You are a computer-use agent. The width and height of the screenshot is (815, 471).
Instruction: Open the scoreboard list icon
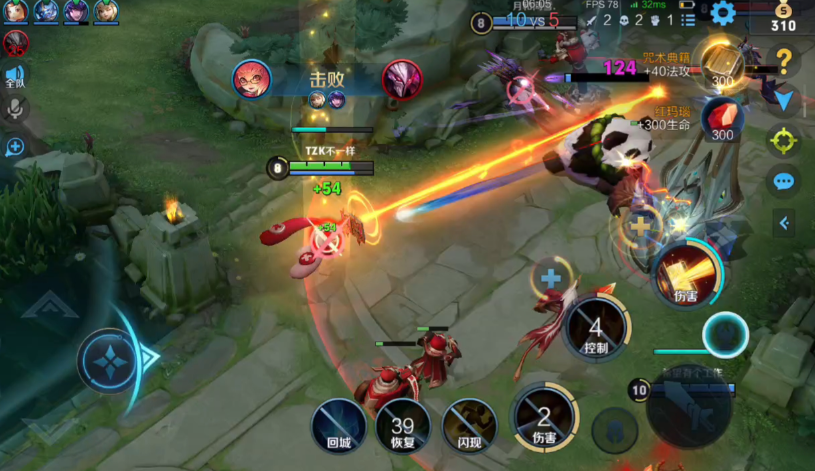coord(687,19)
